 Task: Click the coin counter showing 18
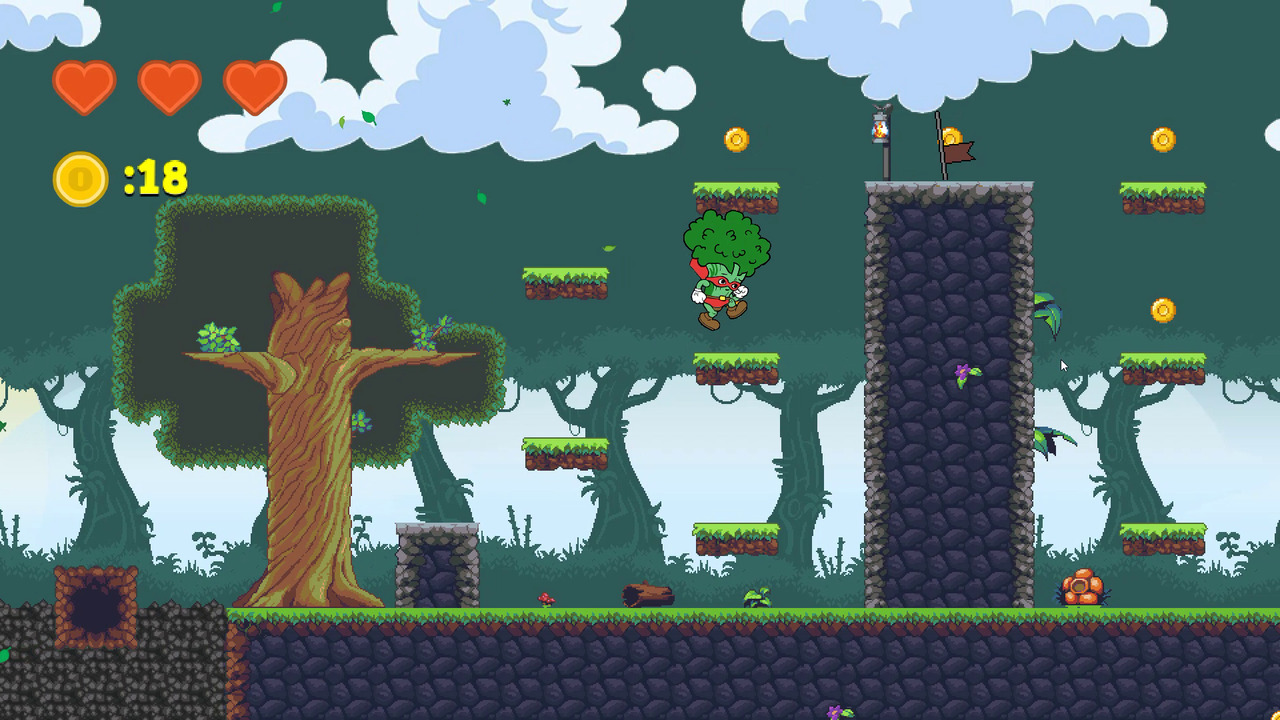point(157,179)
